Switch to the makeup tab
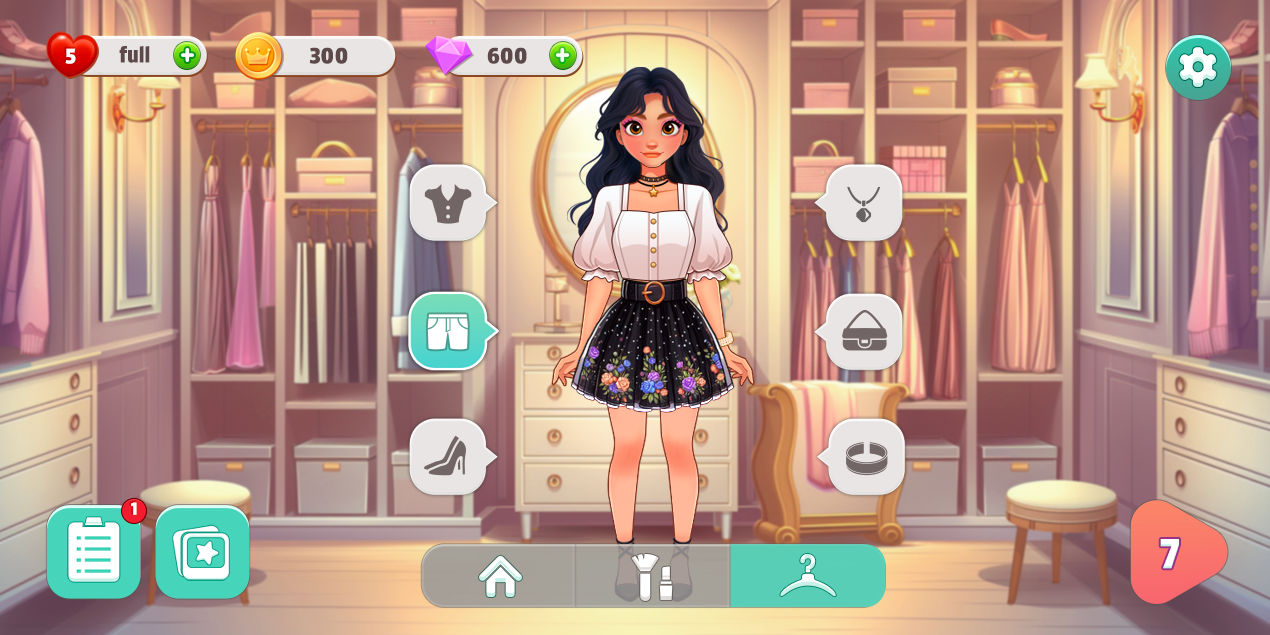This screenshot has width=1270, height=635. pyautogui.click(x=652, y=576)
